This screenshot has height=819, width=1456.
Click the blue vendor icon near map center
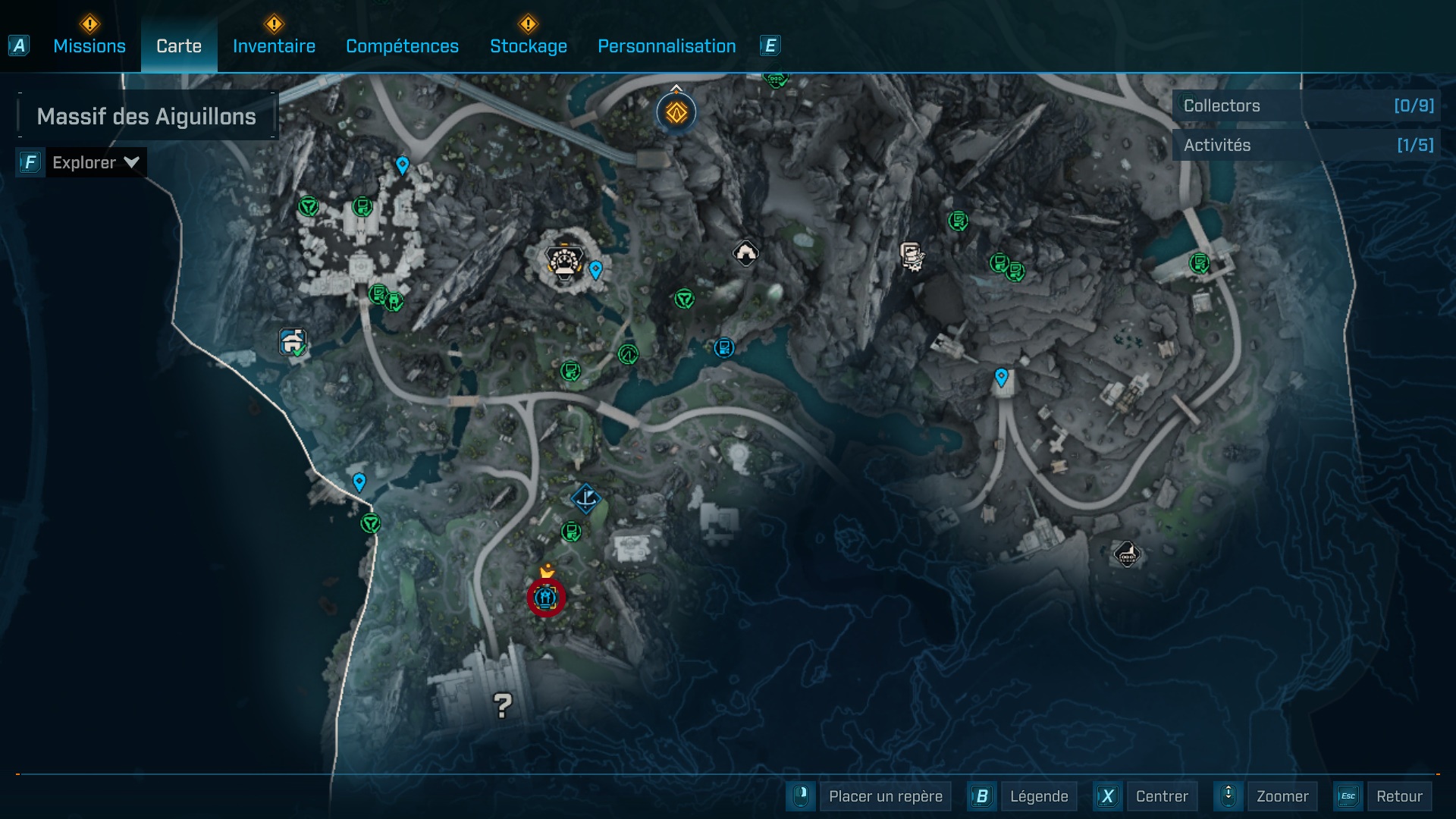723,347
